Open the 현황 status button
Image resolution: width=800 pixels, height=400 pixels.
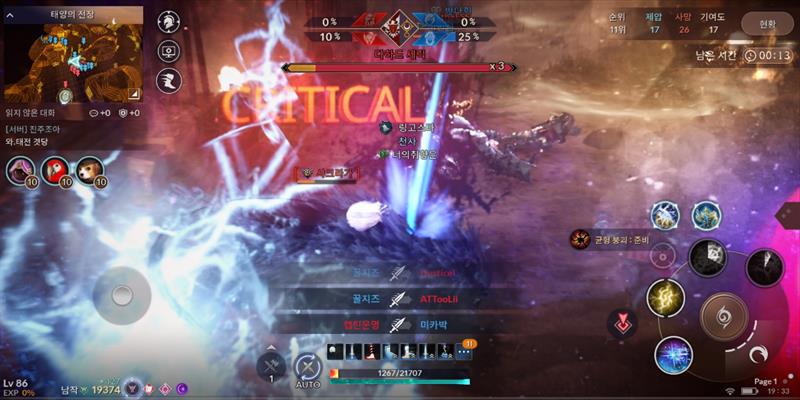(x=762, y=23)
